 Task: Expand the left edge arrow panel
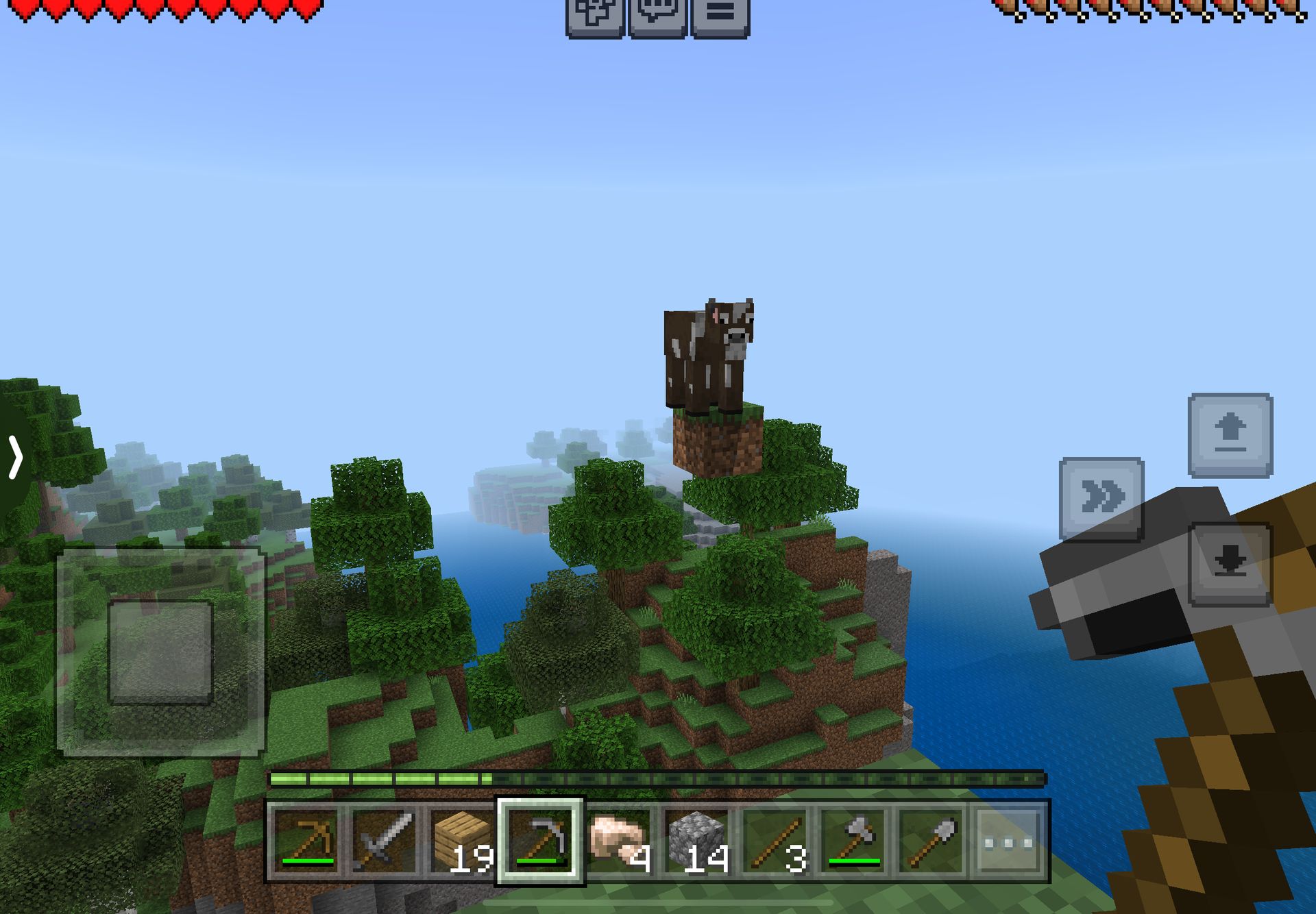pos(15,456)
